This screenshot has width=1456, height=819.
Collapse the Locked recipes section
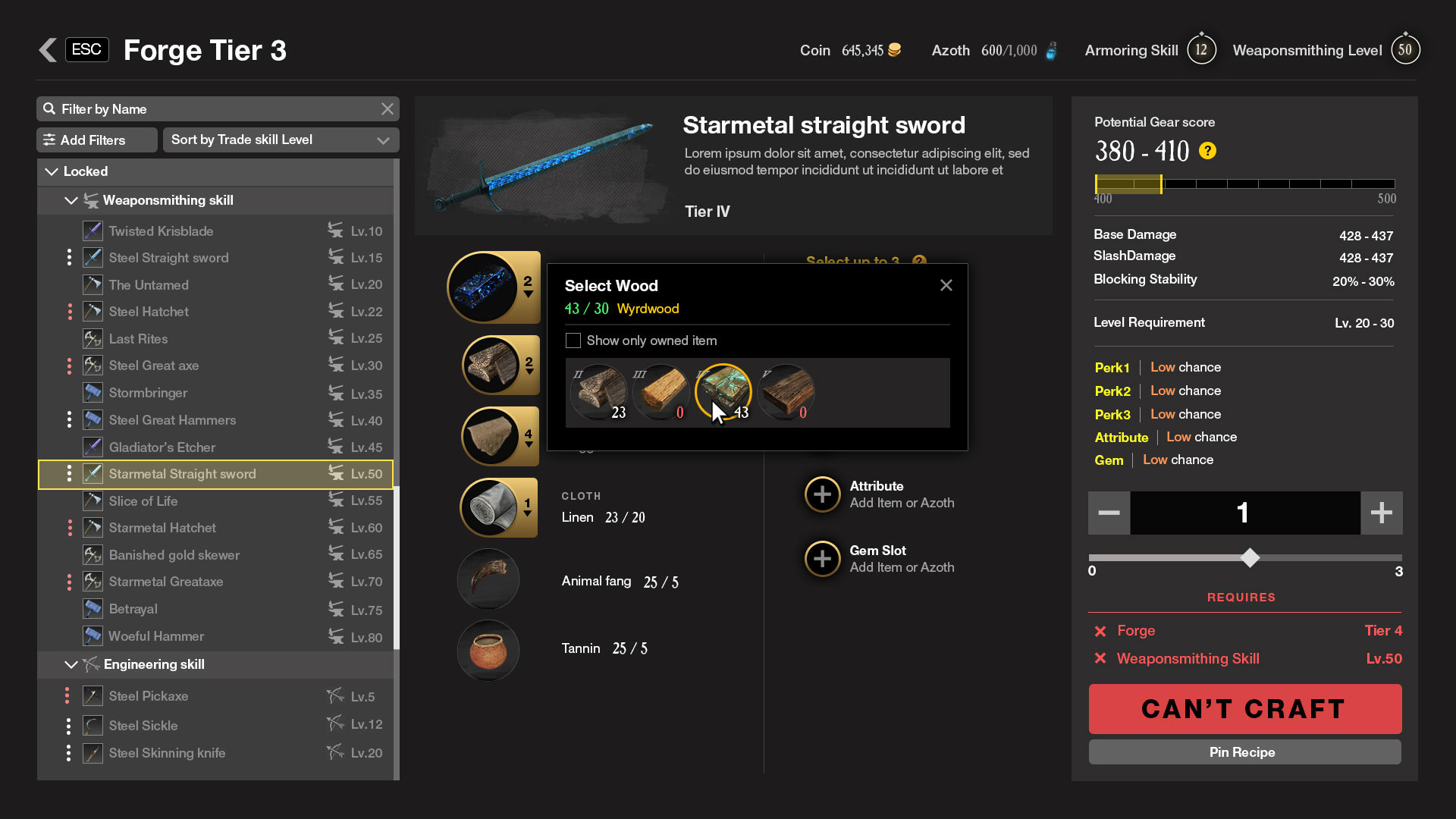click(x=52, y=172)
